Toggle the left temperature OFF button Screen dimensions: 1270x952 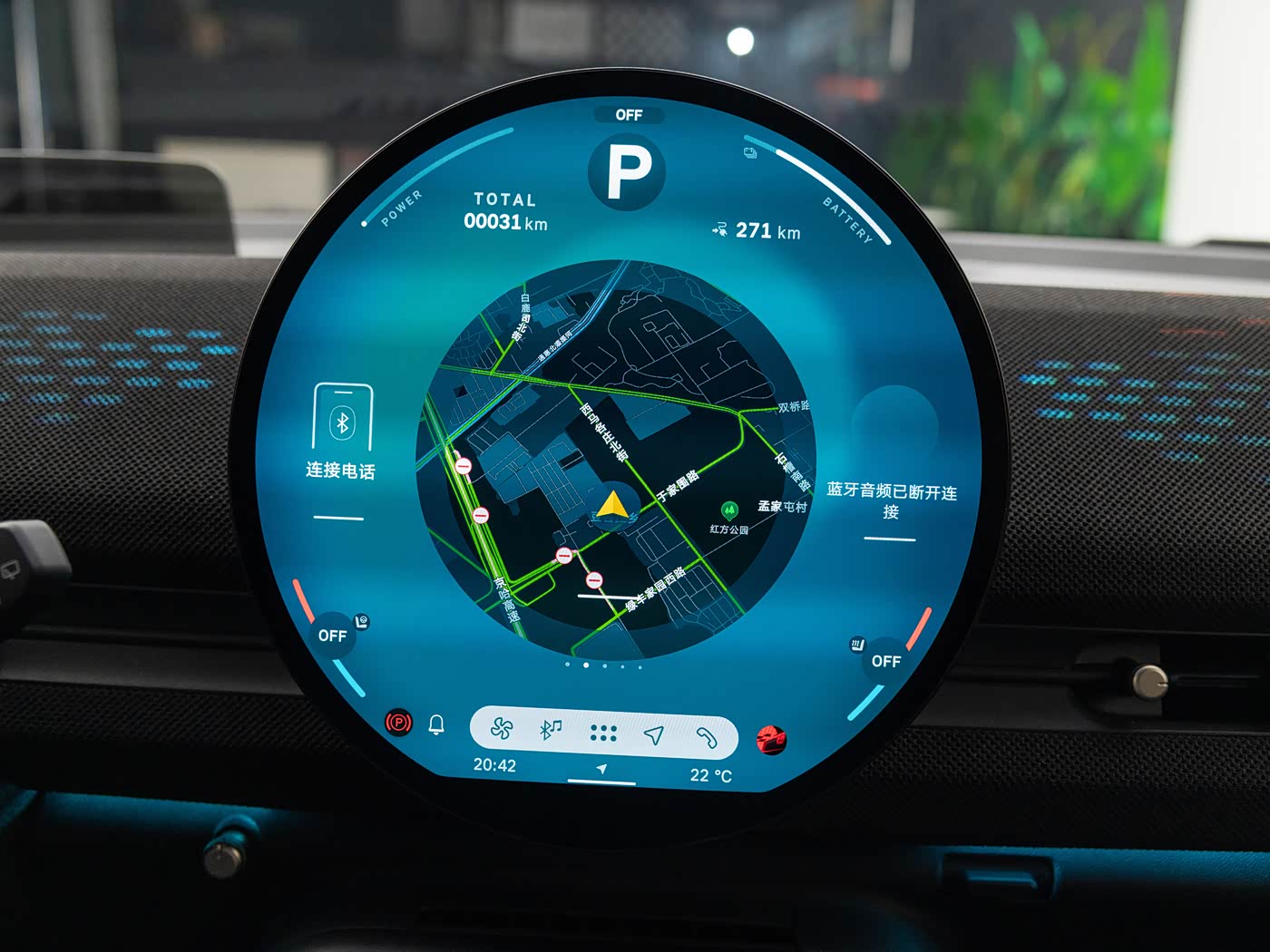point(332,636)
